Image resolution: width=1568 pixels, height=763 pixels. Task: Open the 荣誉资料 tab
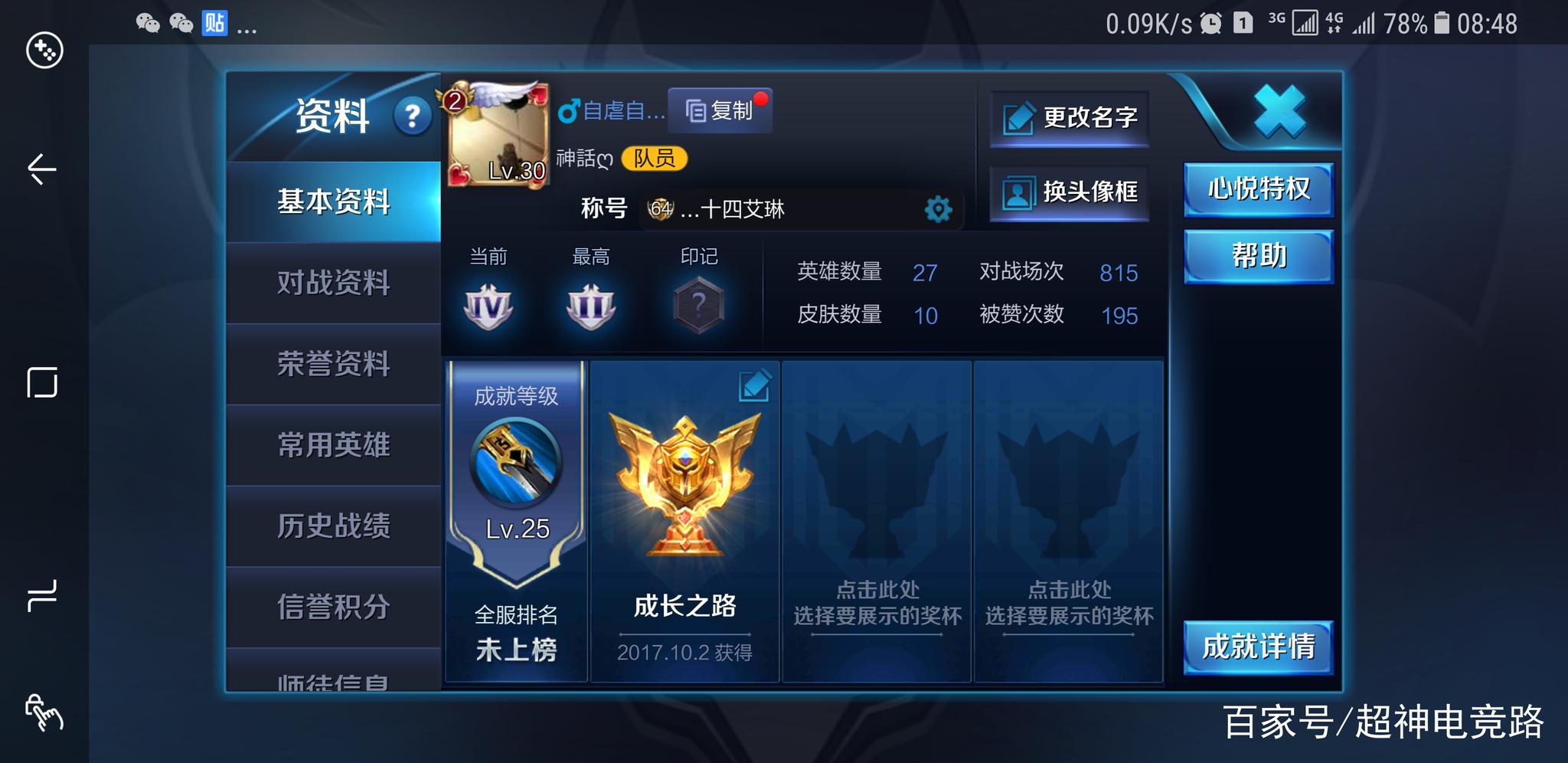(x=335, y=365)
